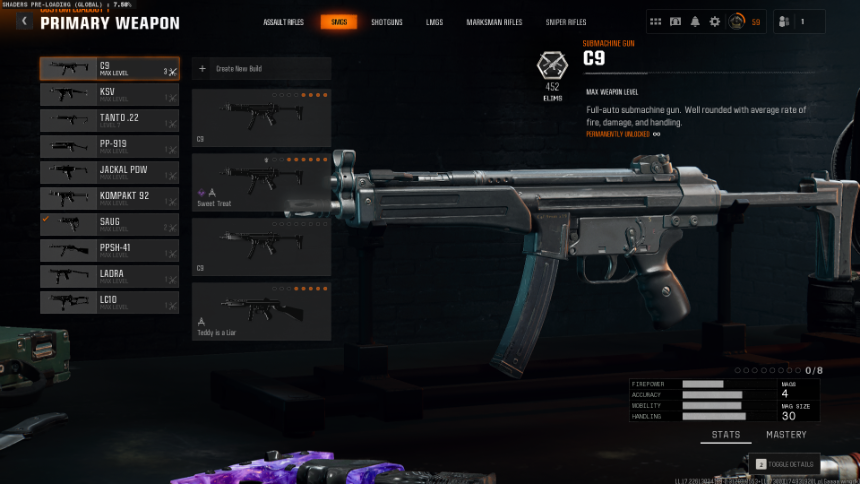The width and height of the screenshot is (860, 484).
Task: Select the equipped Saug weapon row
Action: coord(109,224)
